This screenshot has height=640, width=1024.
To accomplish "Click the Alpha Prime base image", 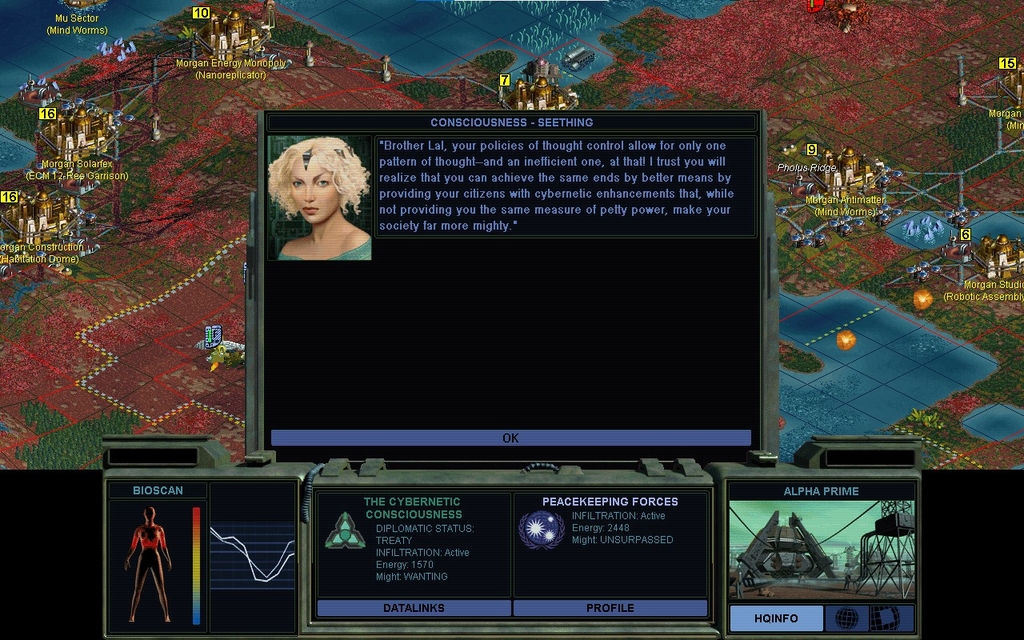I will 821,549.
